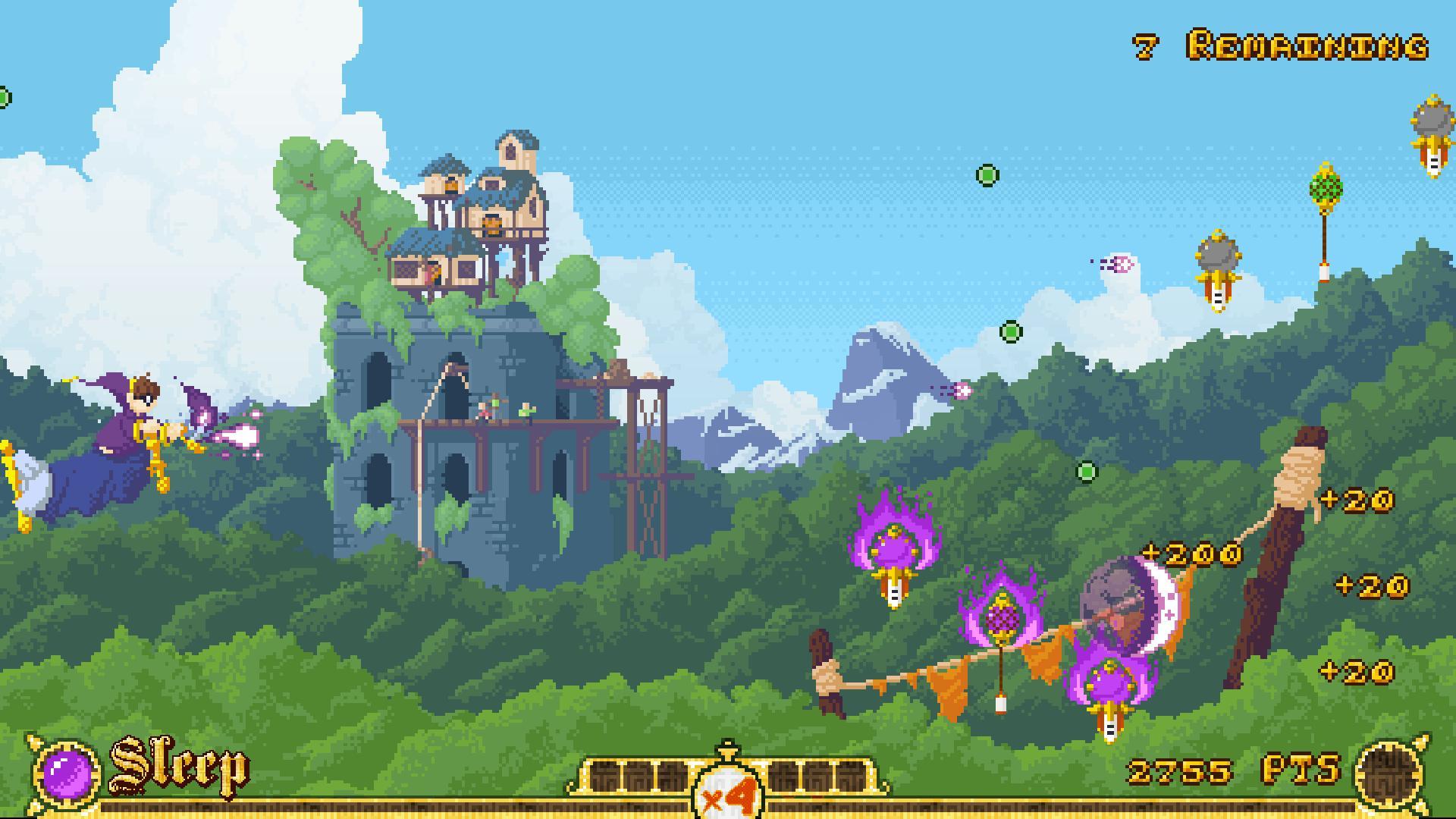Click the green orb collectible near the mountain
Image resolution: width=1456 pixels, height=819 pixels.
1010,331
